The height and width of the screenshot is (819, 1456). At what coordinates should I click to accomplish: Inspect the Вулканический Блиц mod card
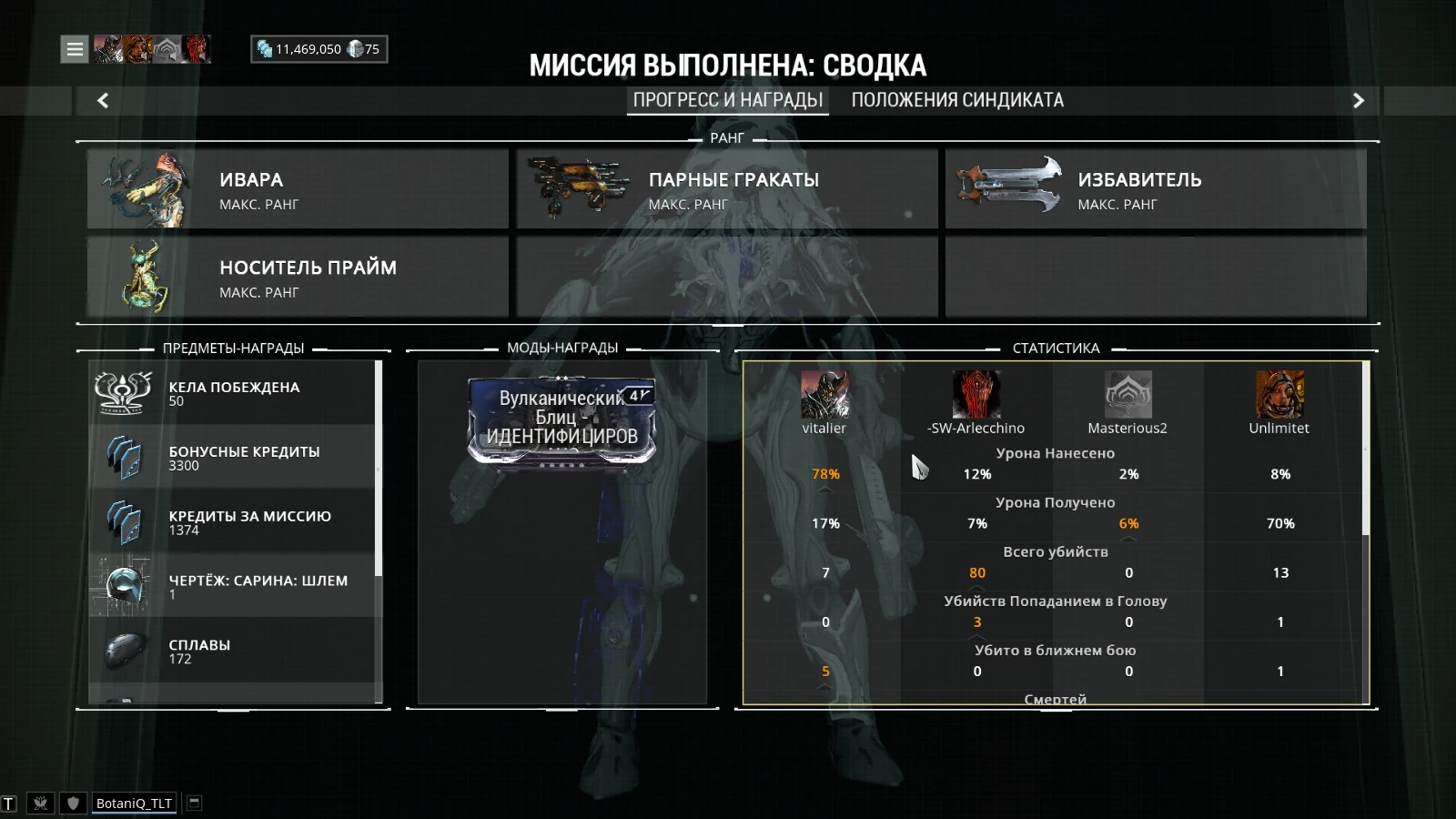[x=561, y=420]
